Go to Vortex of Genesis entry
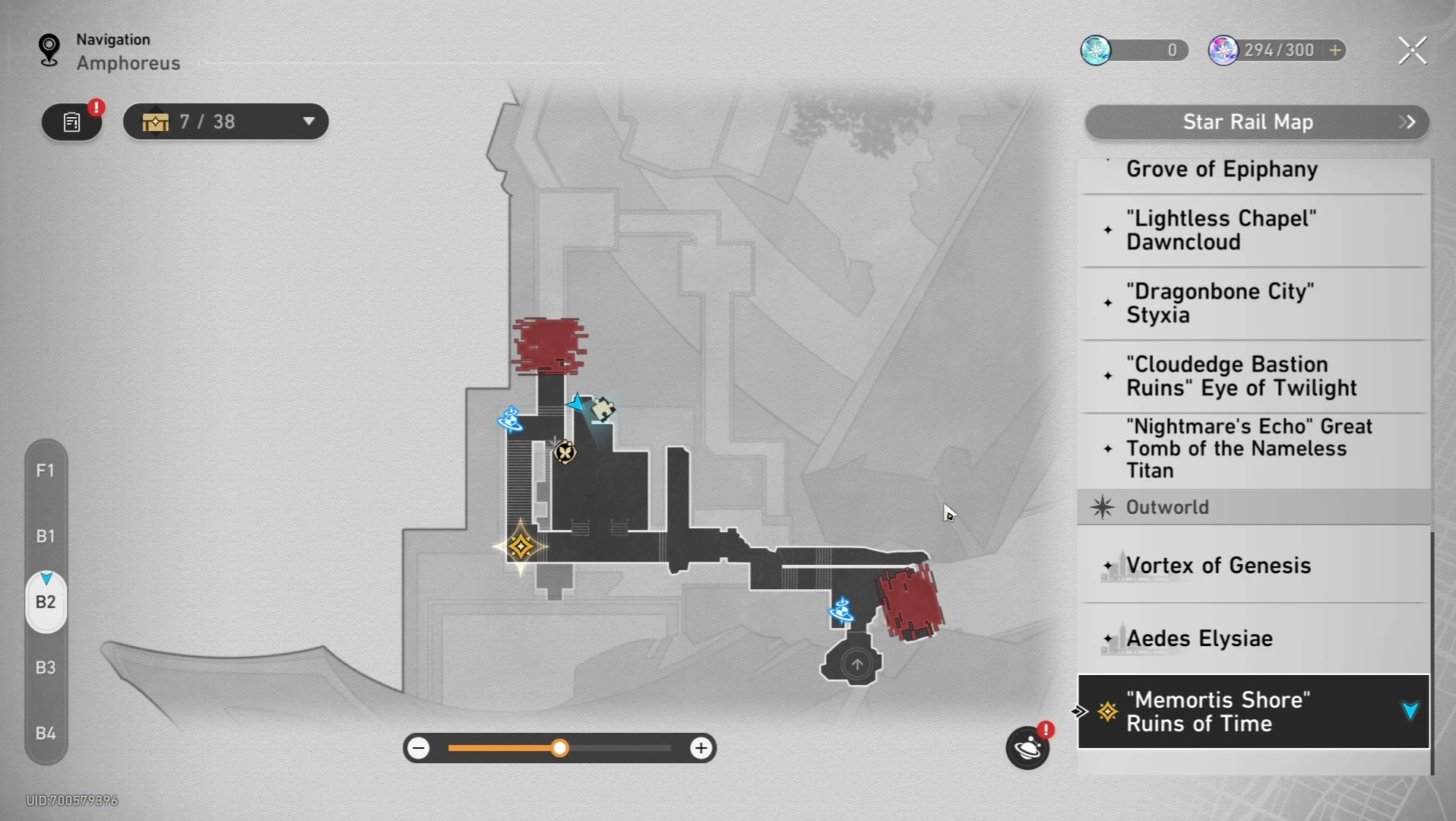The image size is (1456, 821). click(x=1218, y=566)
